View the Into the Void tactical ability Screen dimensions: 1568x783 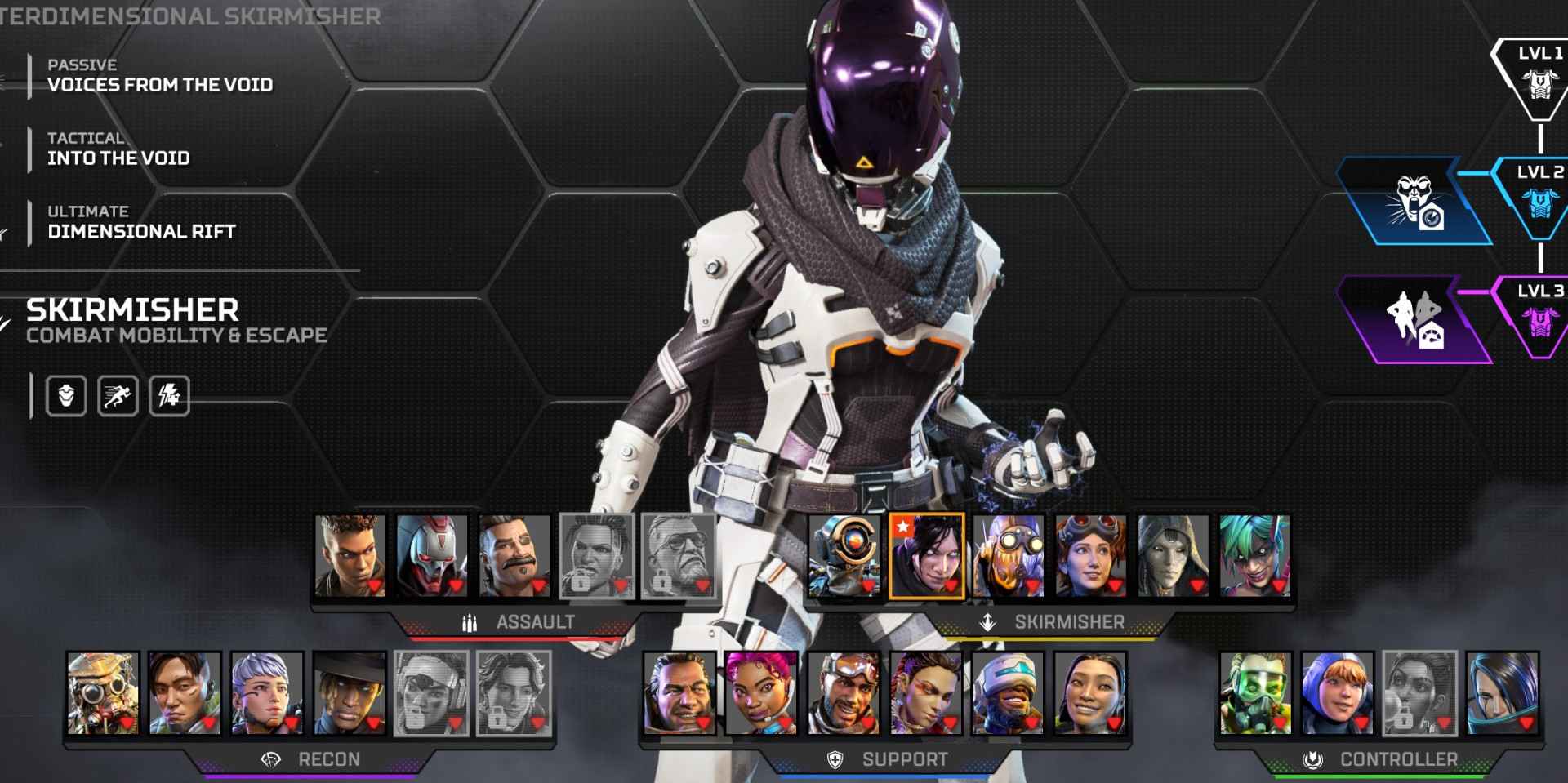click(120, 158)
